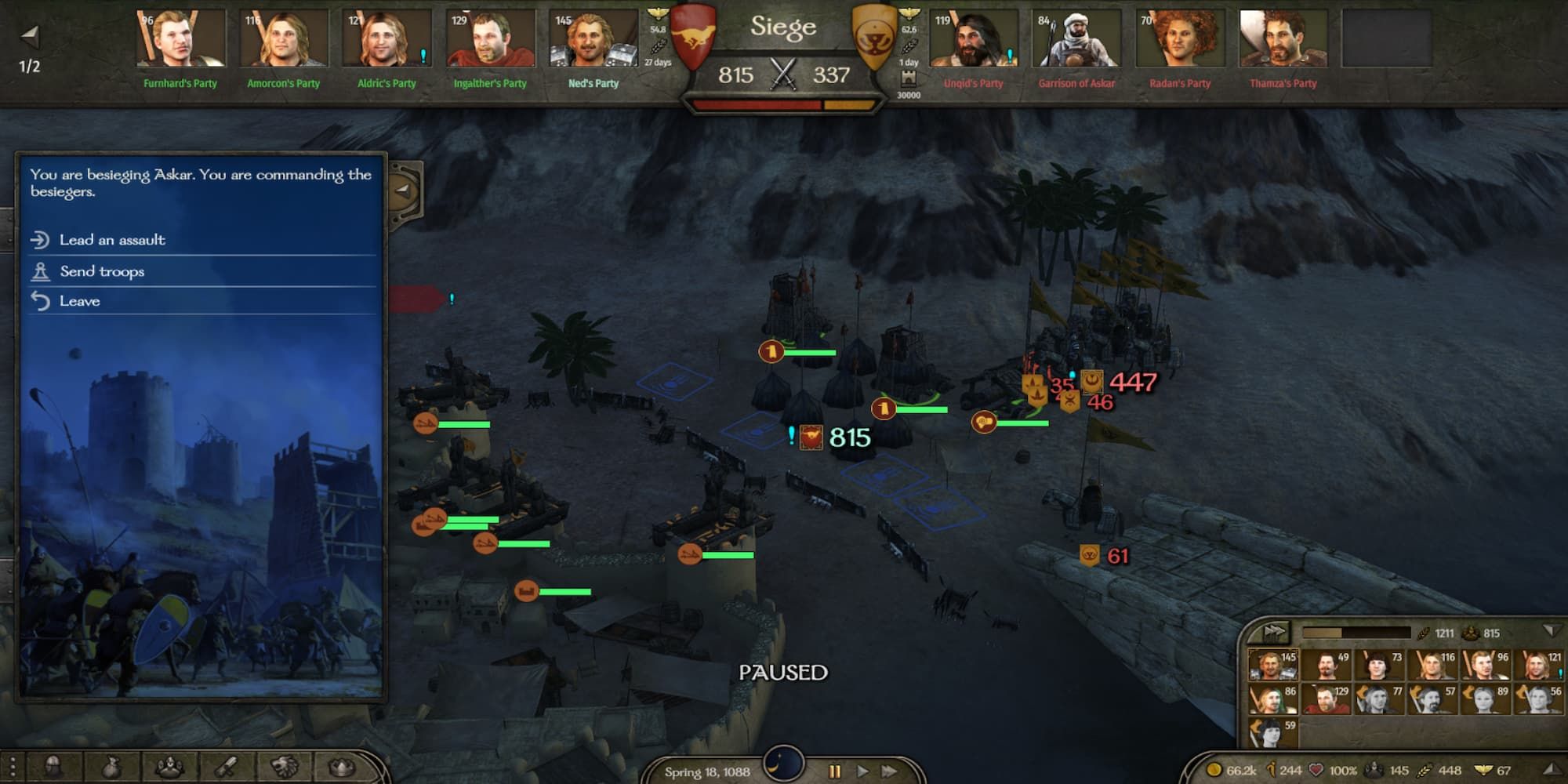Open the party screen icon
This screenshot has width=1568, height=784.
(169, 766)
